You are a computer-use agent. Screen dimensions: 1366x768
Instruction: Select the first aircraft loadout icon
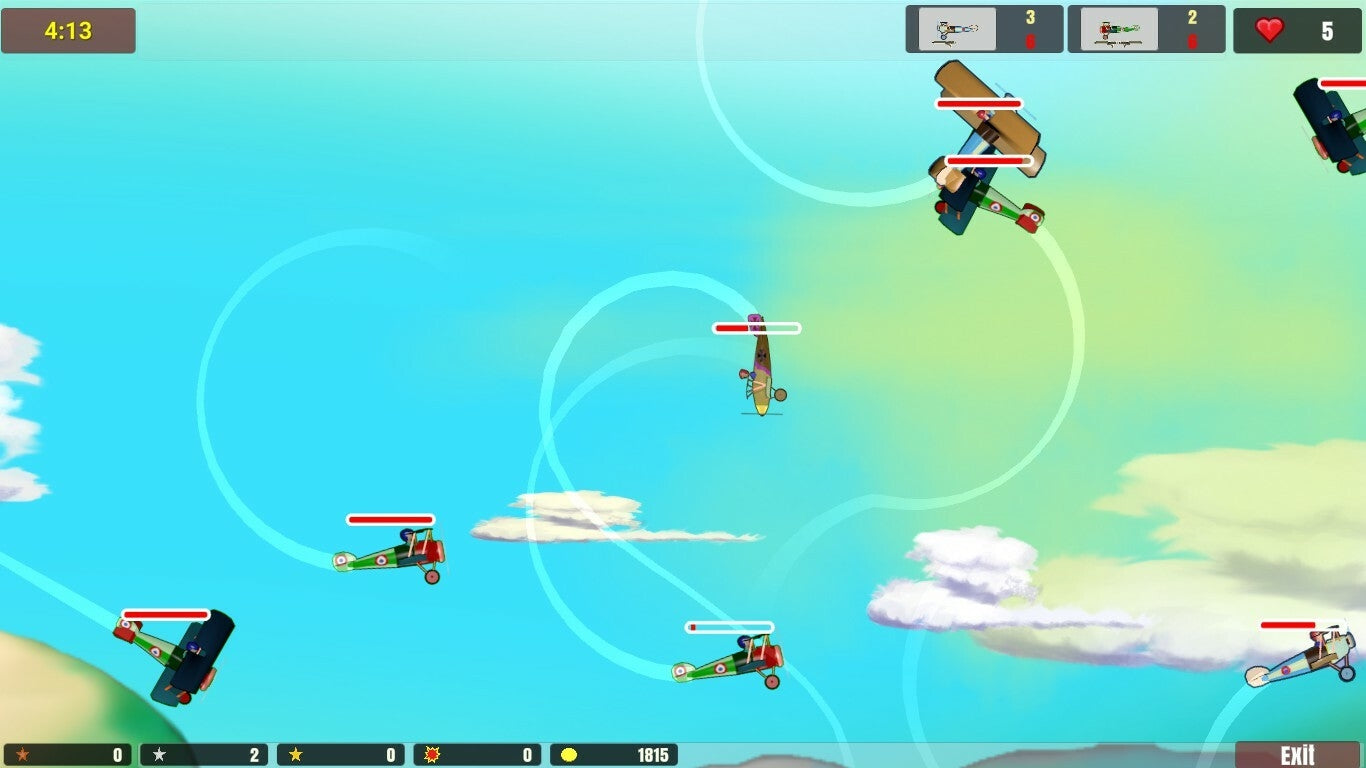[955, 29]
